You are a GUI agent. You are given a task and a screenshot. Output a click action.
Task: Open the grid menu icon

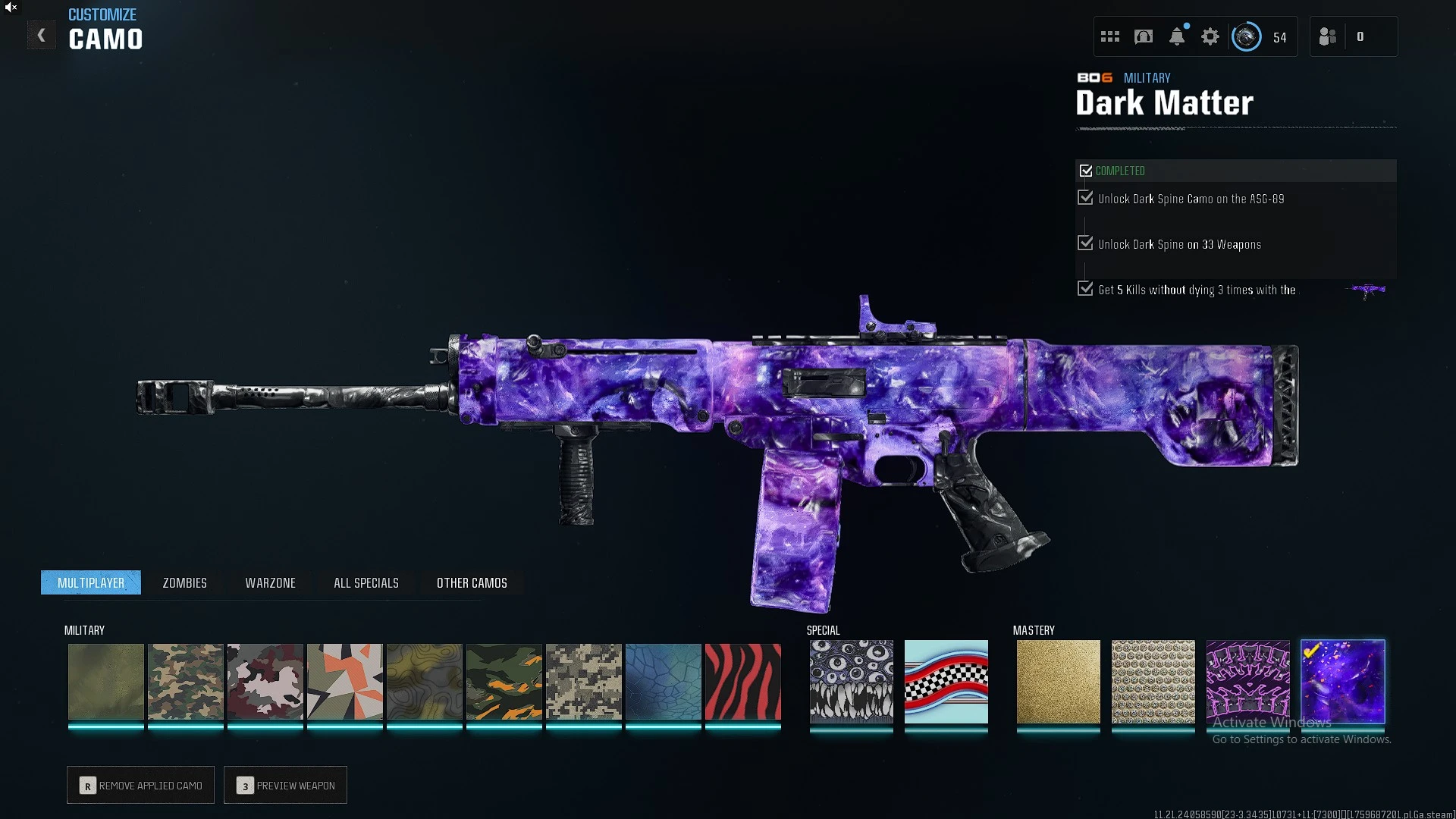tap(1110, 36)
